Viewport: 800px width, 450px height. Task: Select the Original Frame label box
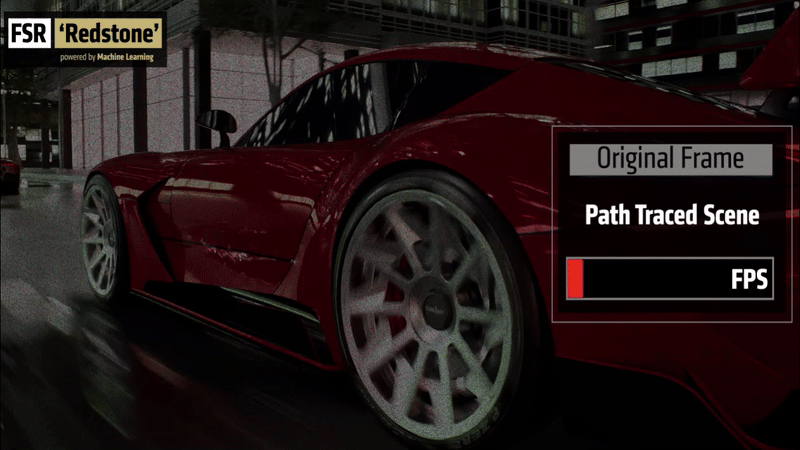pos(671,159)
